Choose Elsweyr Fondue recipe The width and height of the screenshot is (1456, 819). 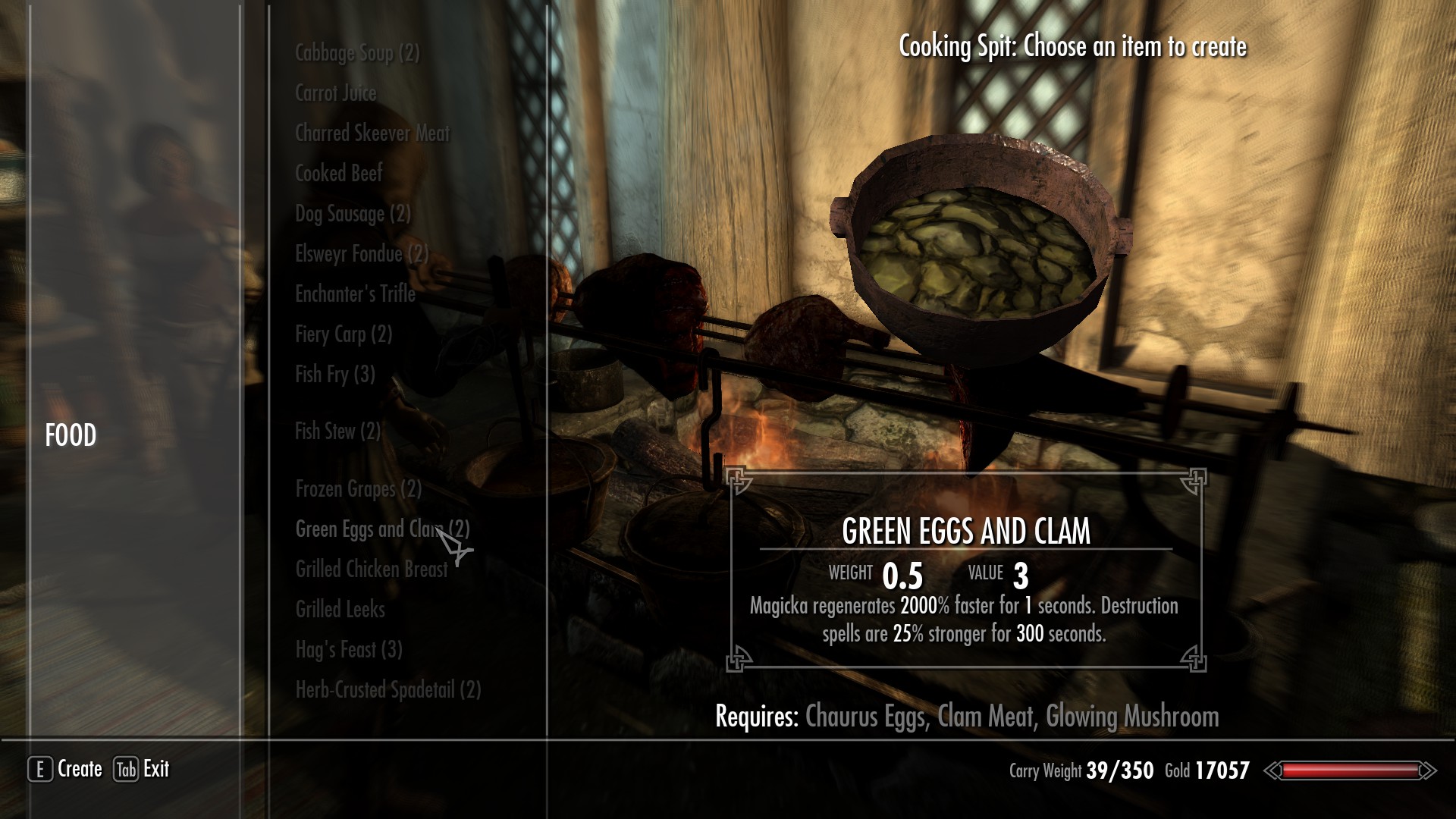(x=362, y=254)
